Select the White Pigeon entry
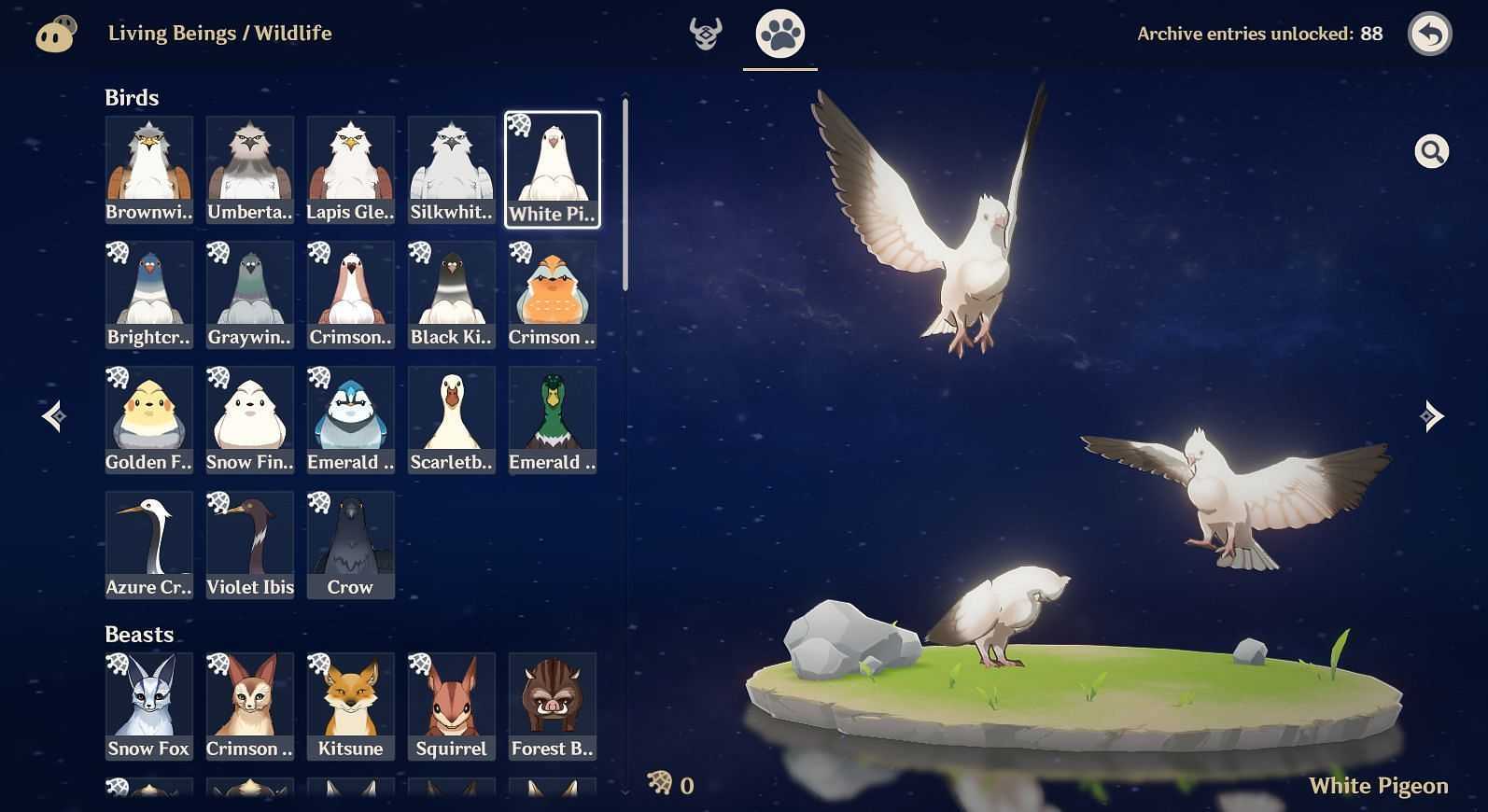 [x=552, y=170]
